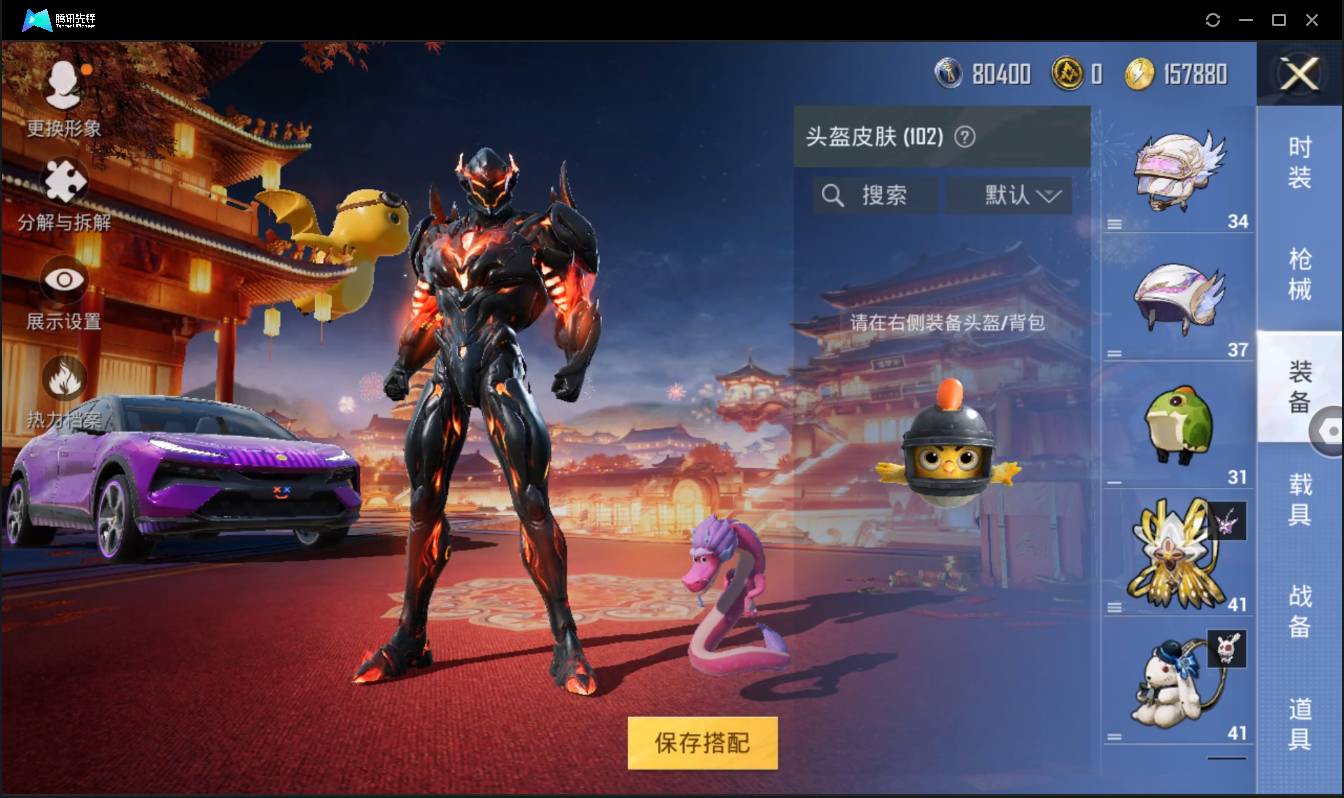Switch to the 时装 outfits tab
The height and width of the screenshot is (798, 1344).
pyautogui.click(x=1301, y=164)
